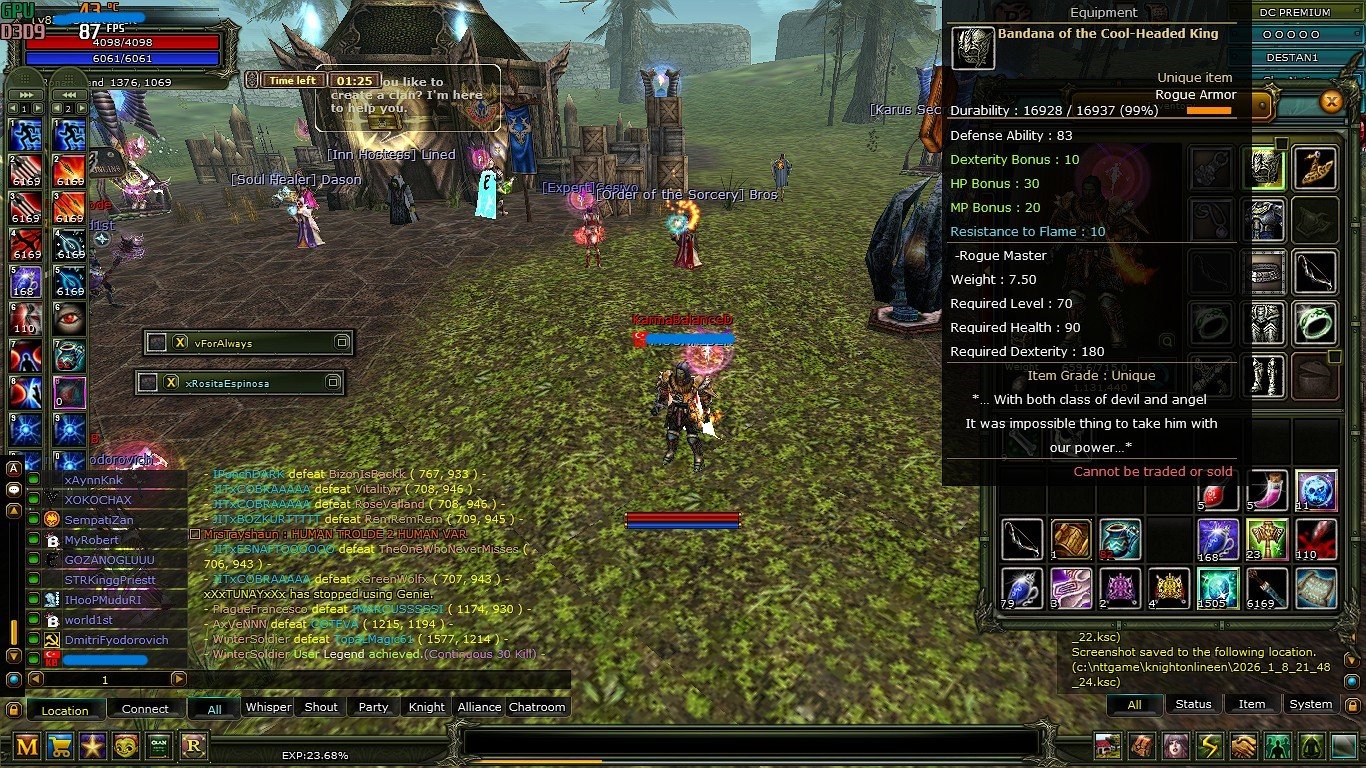Viewport: 1366px width, 768px height.
Task: Switch to the Whisper chat tab
Action: tap(268, 707)
